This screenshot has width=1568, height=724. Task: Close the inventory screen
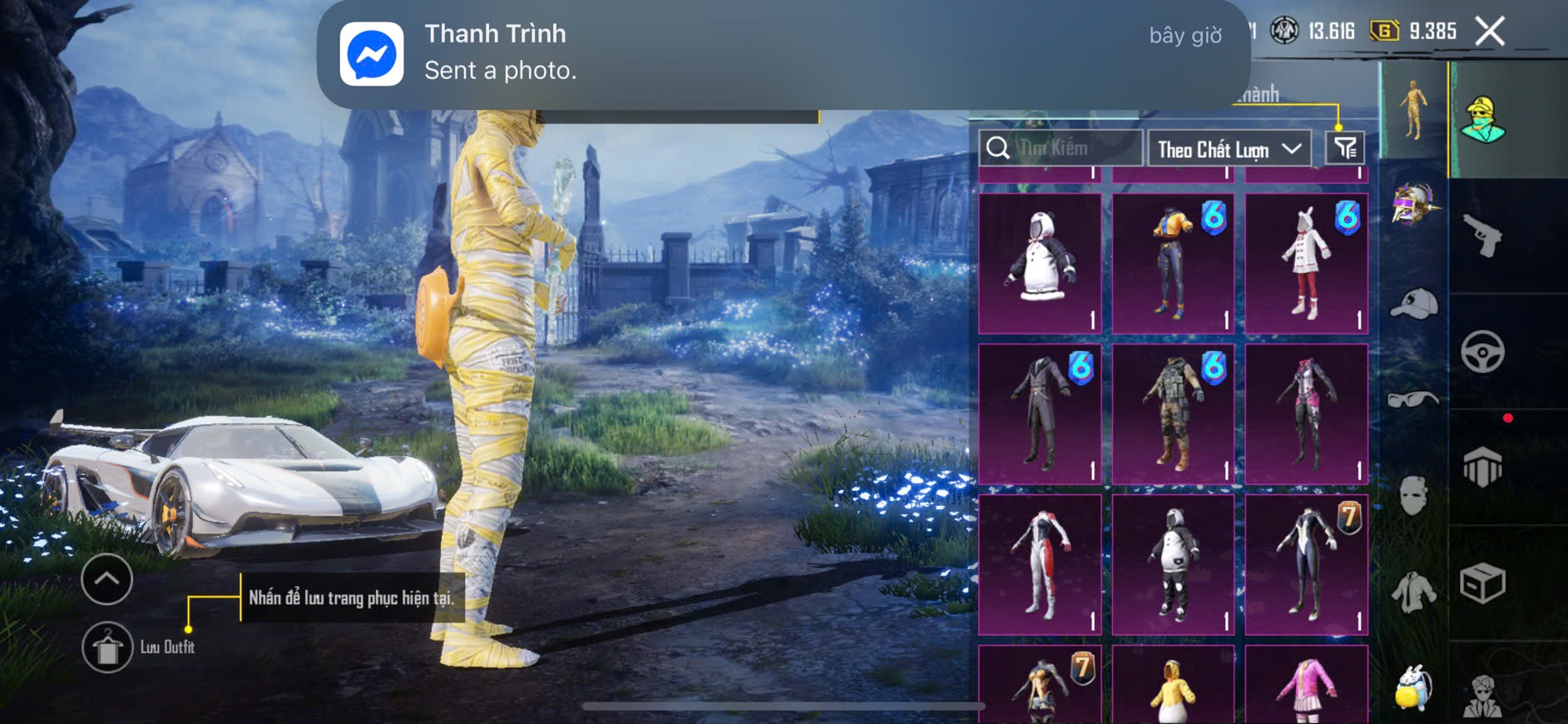click(1489, 32)
